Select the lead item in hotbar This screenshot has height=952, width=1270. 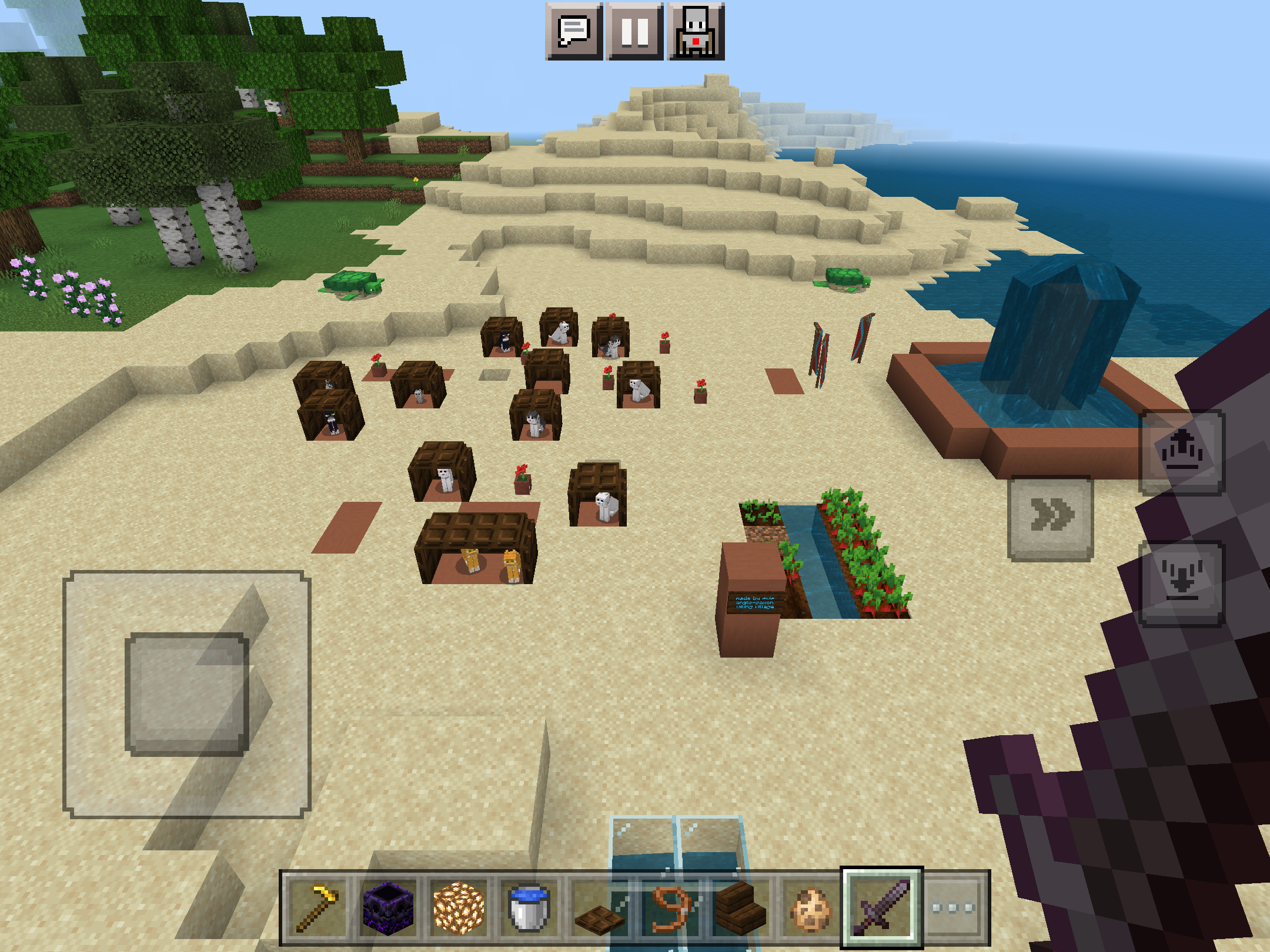[x=670, y=908]
